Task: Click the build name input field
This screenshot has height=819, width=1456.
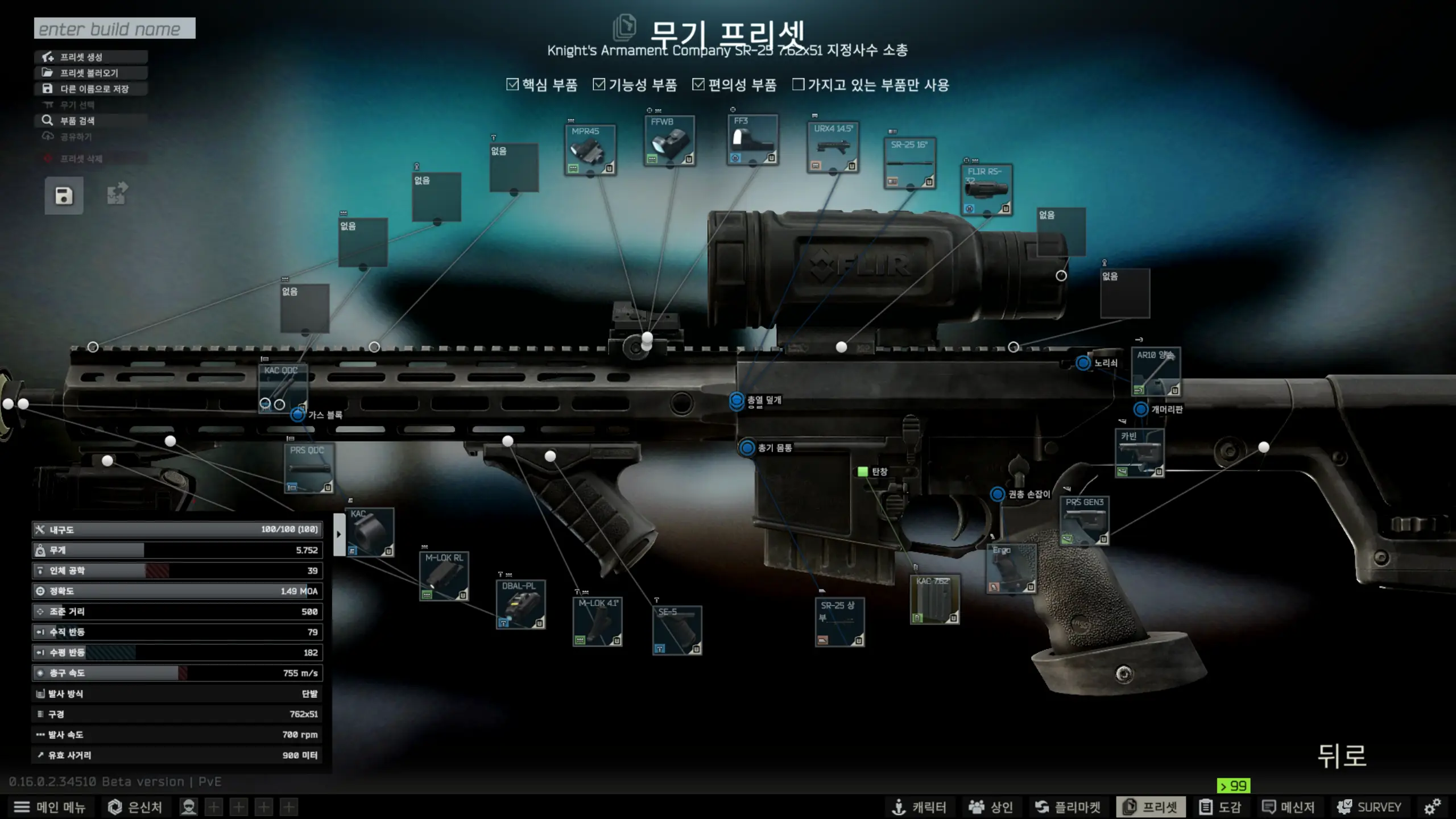Action: (x=114, y=28)
